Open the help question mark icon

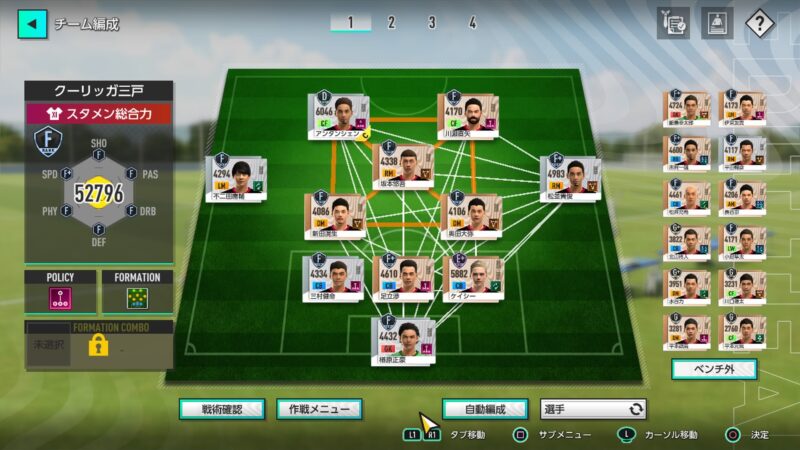pyautogui.click(x=761, y=23)
